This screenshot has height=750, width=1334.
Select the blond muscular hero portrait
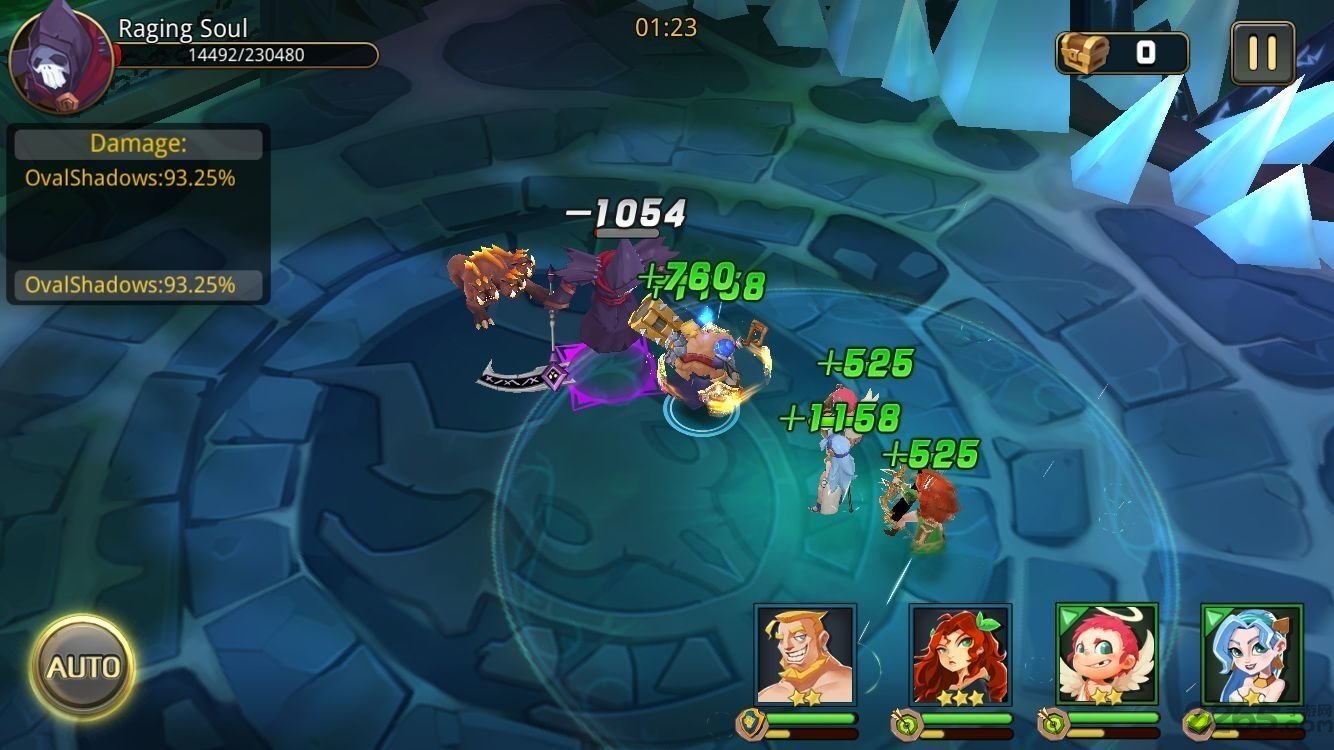tap(805, 654)
